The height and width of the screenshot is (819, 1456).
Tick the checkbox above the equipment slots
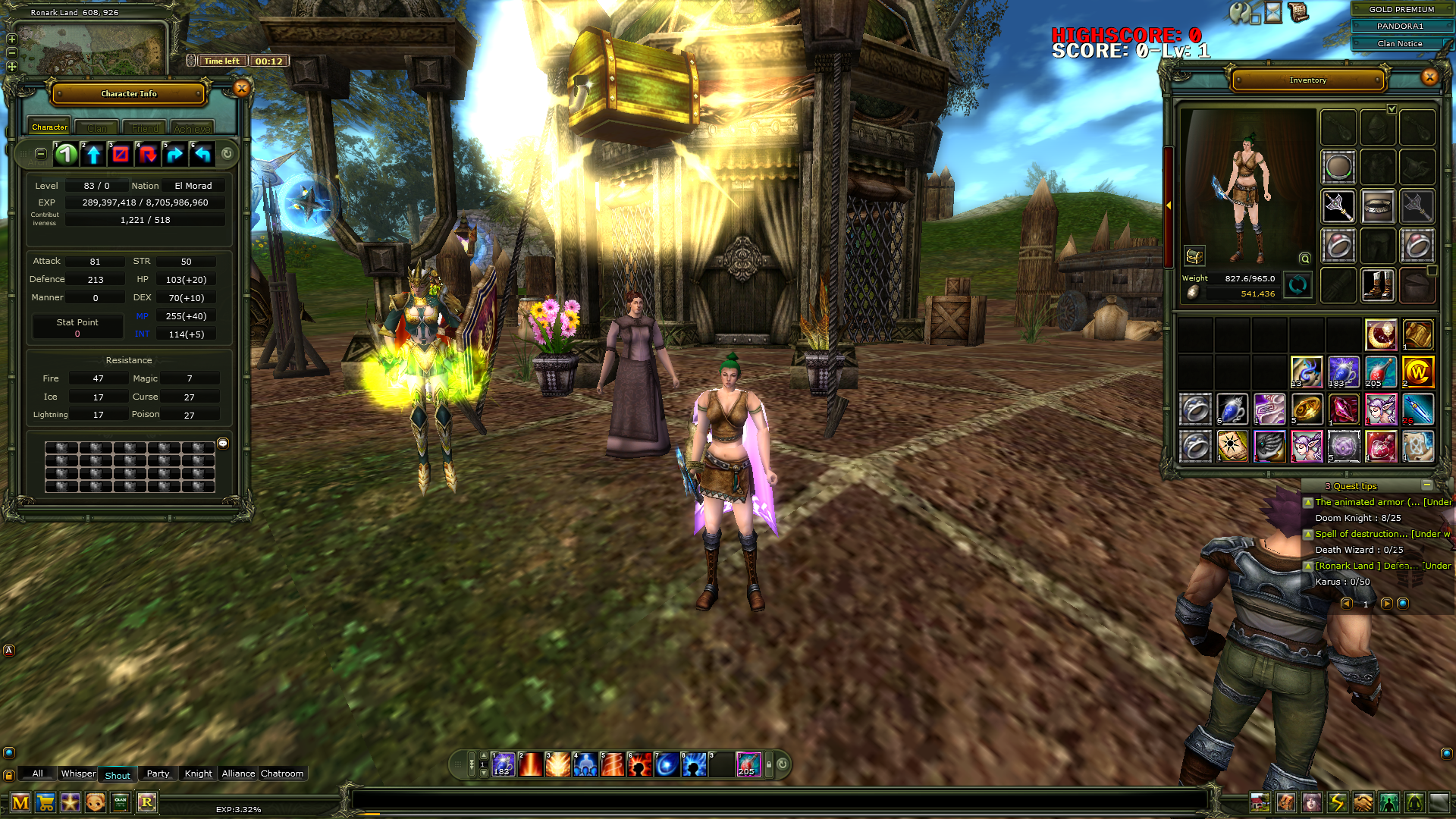(1391, 108)
